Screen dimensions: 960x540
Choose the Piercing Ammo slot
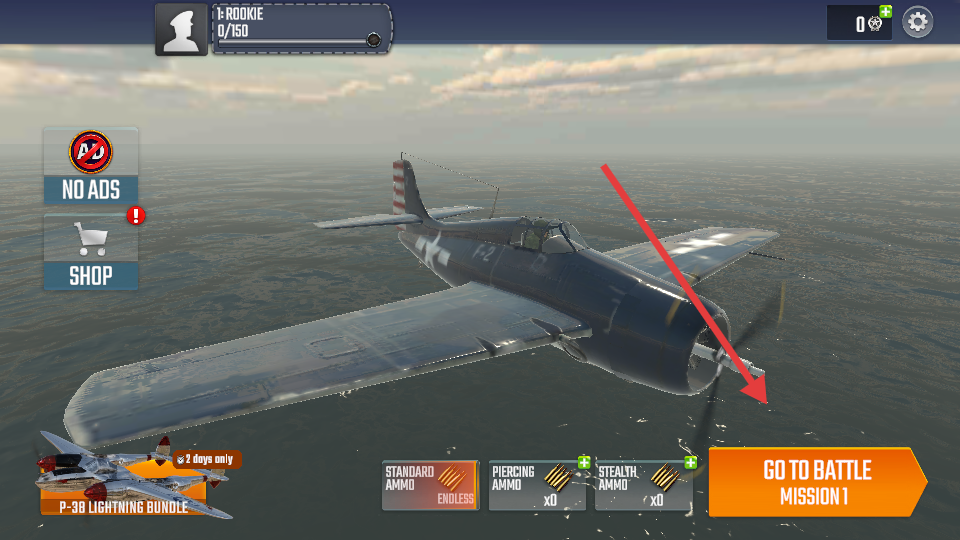click(x=536, y=486)
